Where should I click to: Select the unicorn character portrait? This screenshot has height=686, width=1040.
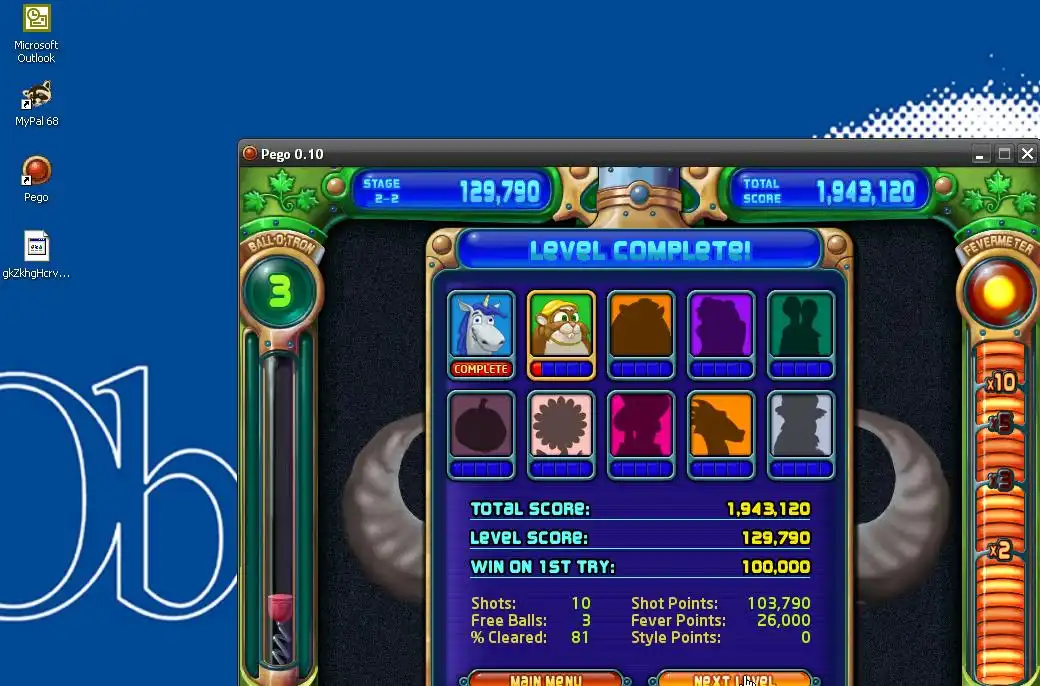point(481,325)
